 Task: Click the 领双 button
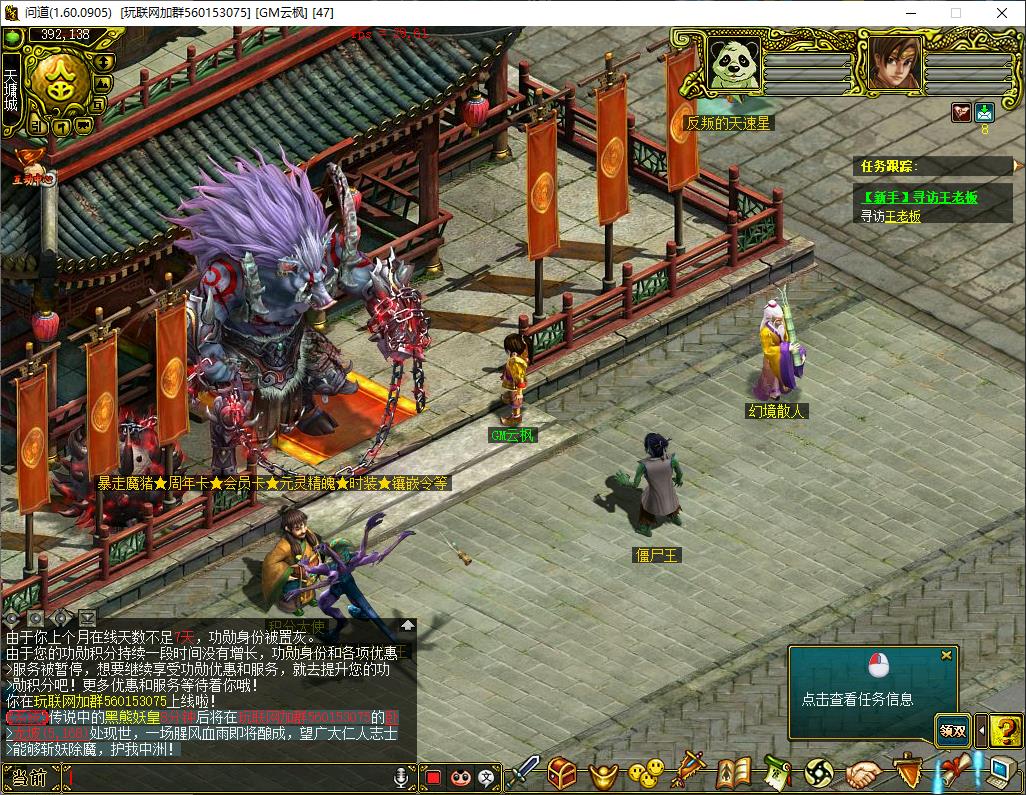[x=953, y=731]
